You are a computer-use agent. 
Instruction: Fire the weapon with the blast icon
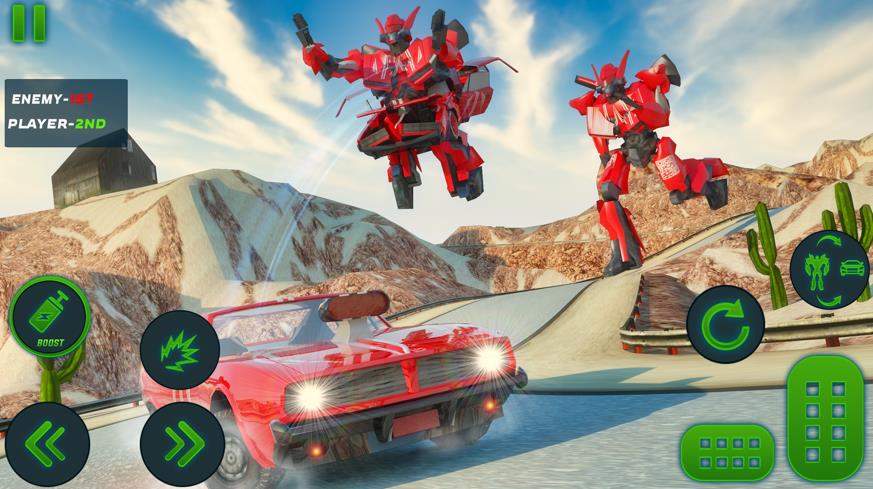(x=179, y=349)
